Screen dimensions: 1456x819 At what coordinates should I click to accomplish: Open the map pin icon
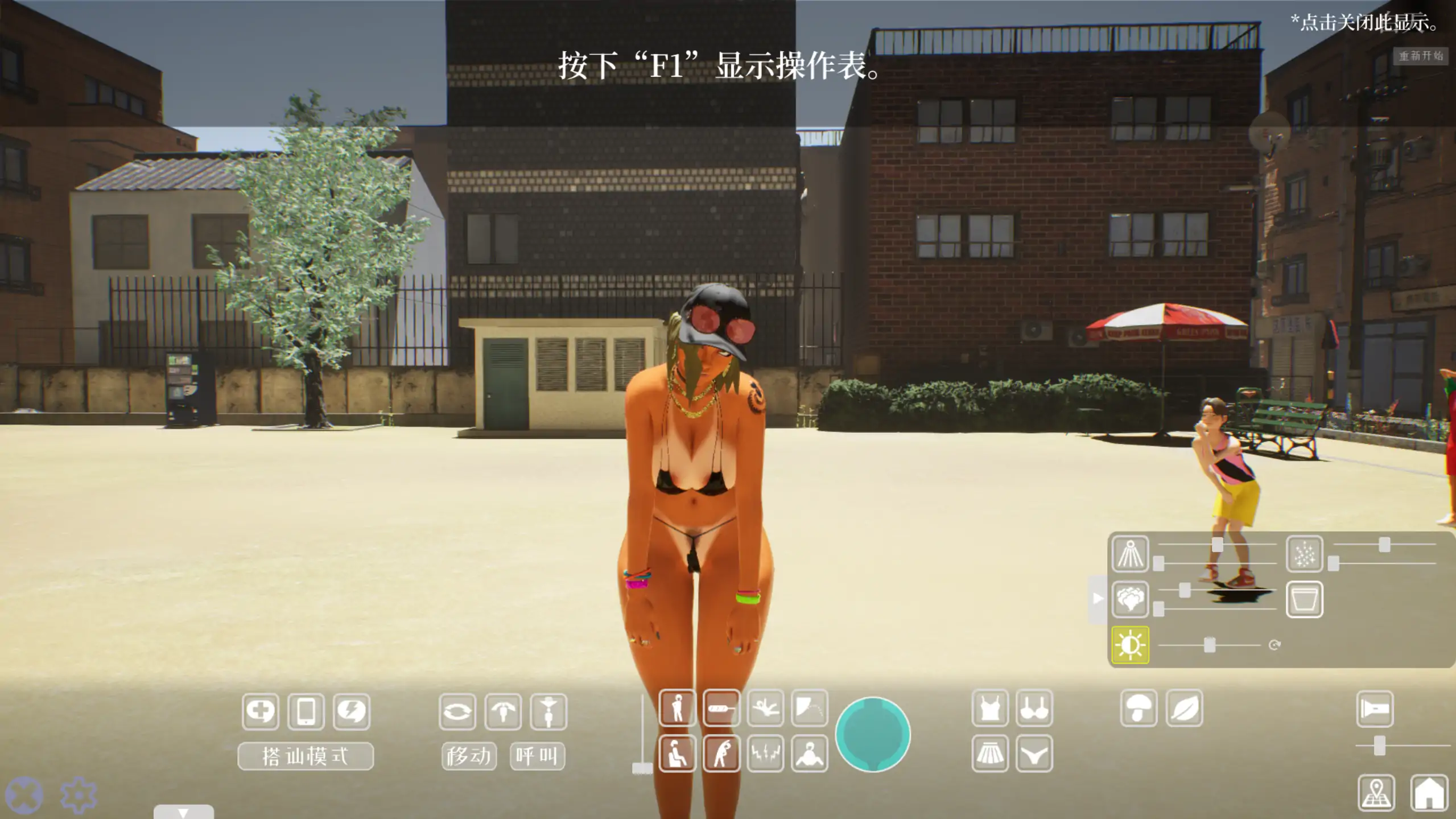pyautogui.click(x=1376, y=792)
